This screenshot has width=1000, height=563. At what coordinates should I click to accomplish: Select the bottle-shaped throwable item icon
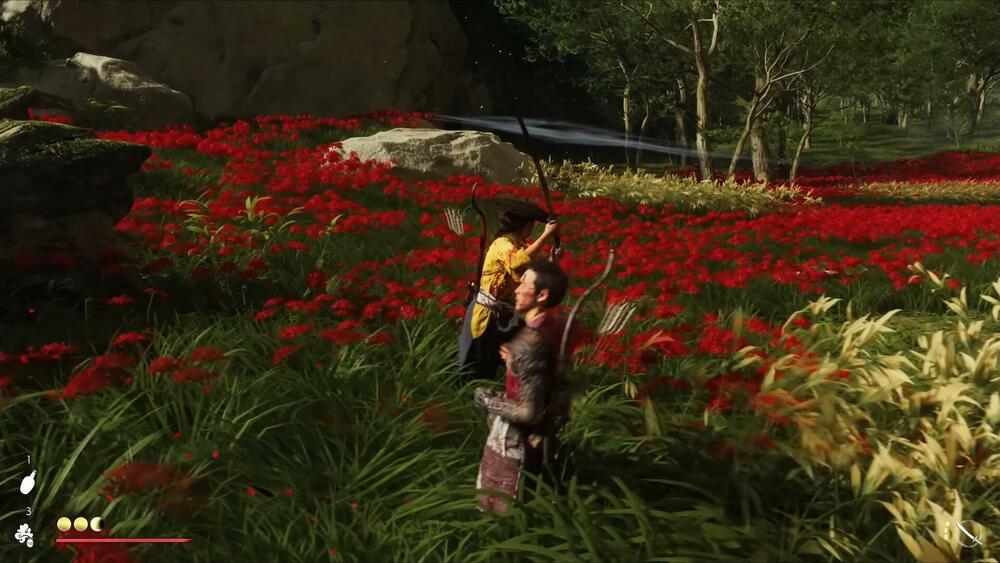[x=28, y=482]
